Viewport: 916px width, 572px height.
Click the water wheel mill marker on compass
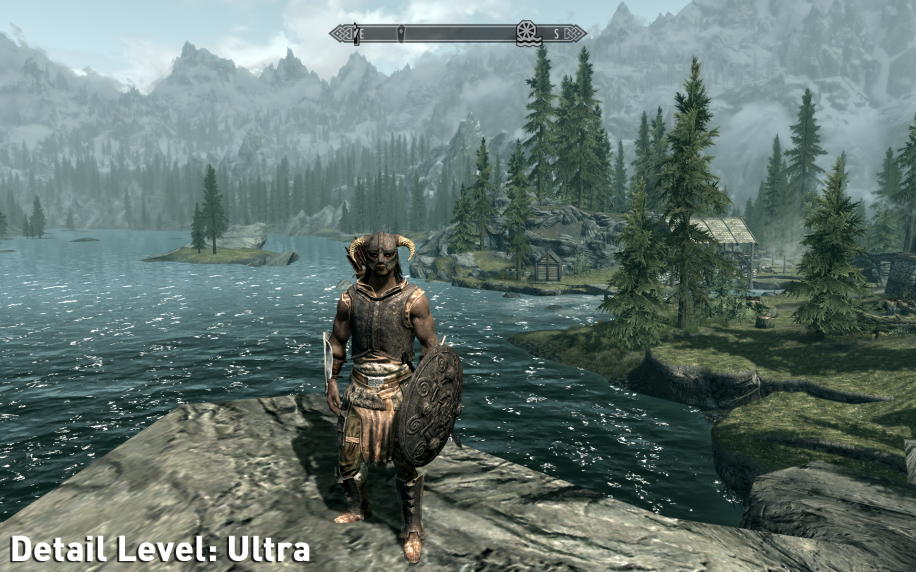coord(527,33)
